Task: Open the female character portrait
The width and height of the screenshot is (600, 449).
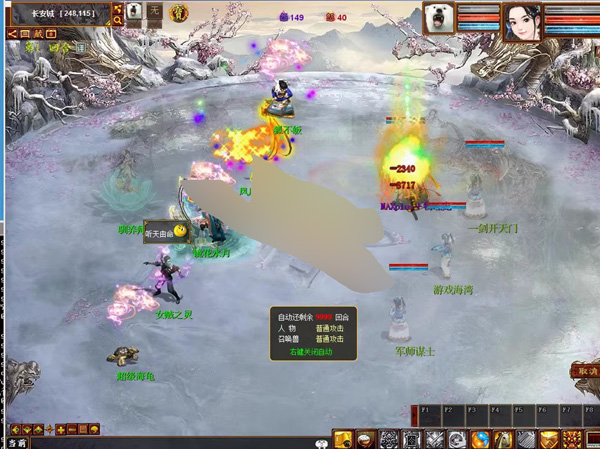Action: coord(520,20)
